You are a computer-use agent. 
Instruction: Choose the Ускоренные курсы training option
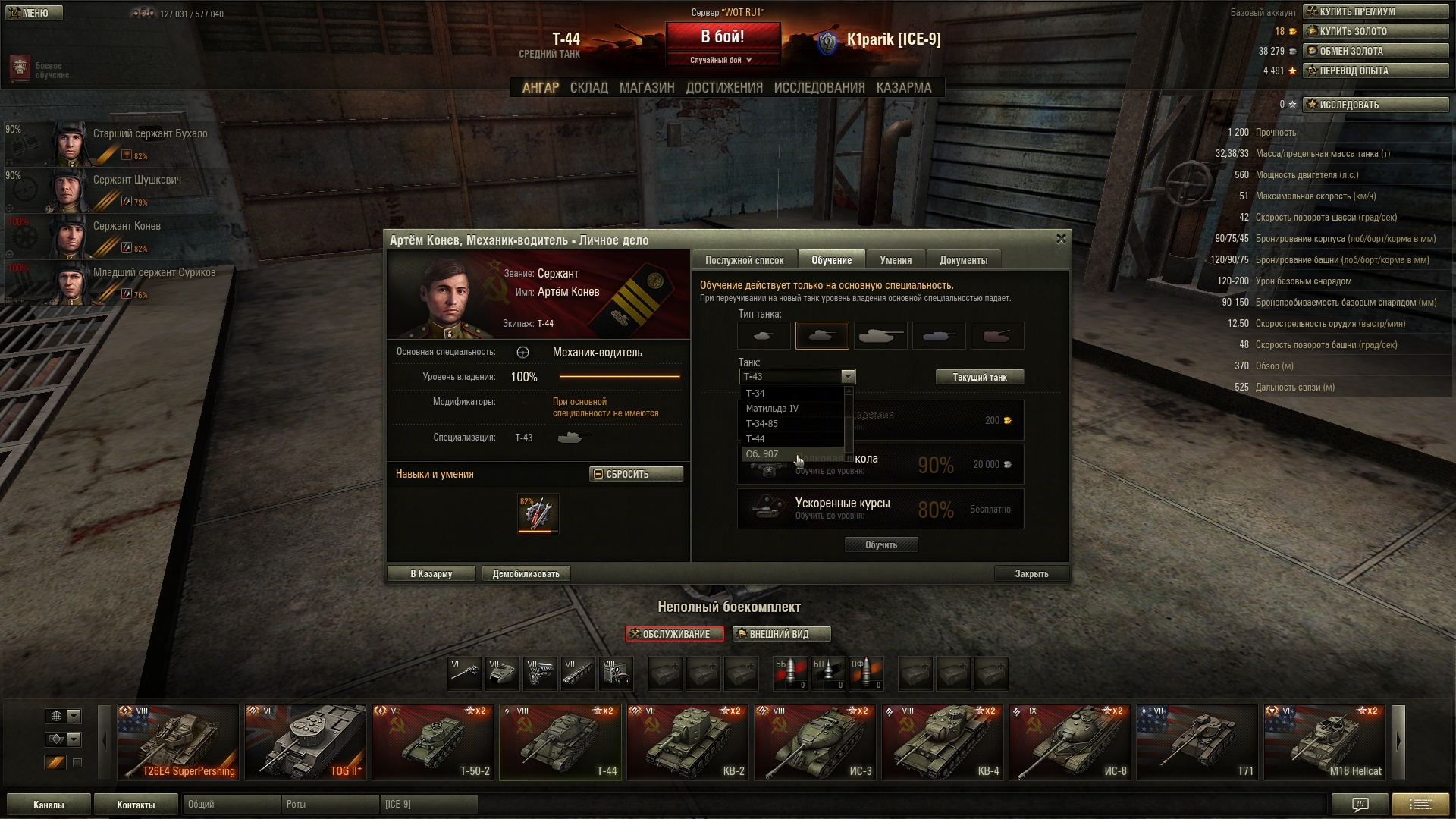(880, 508)
